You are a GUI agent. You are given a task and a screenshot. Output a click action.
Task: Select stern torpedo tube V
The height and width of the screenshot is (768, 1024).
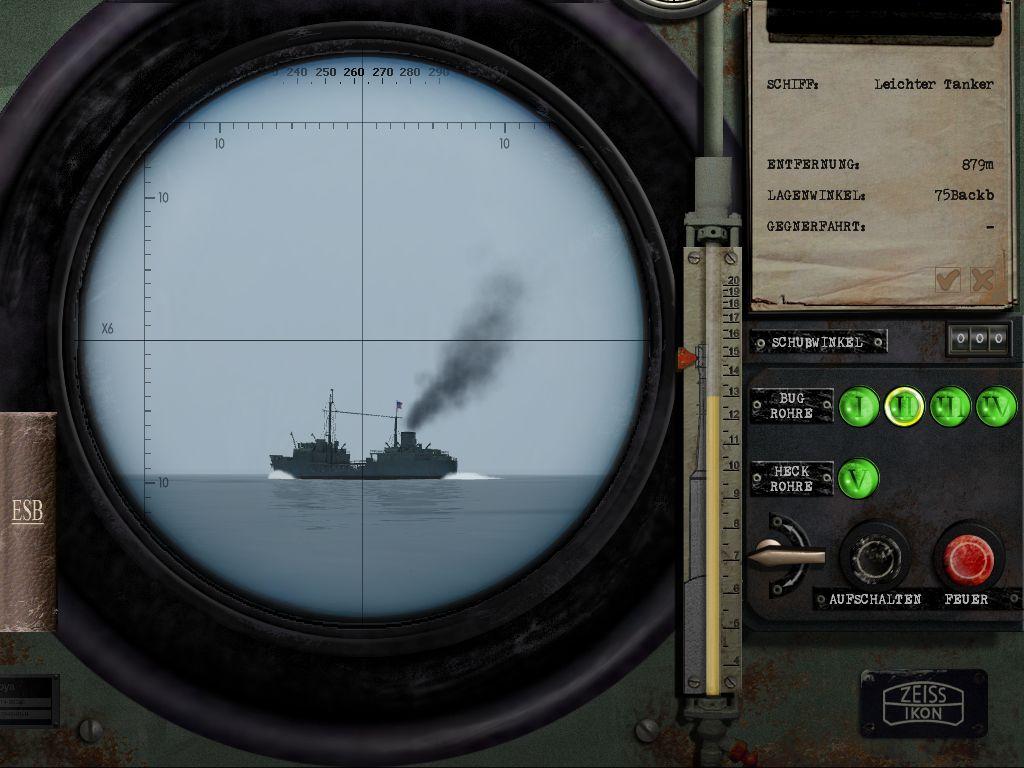(x=858, y=478)
